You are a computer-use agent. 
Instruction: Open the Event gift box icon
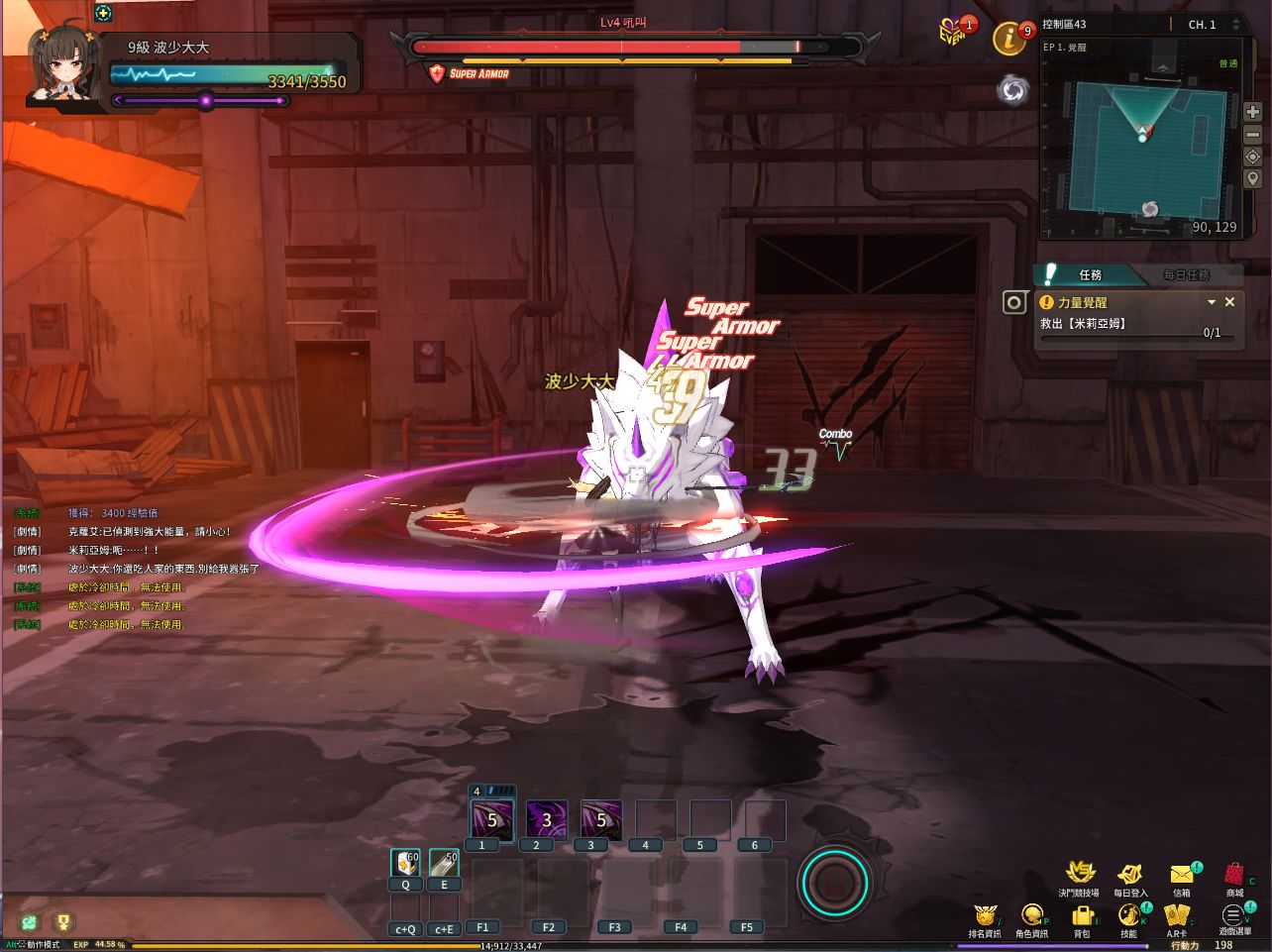953,33
